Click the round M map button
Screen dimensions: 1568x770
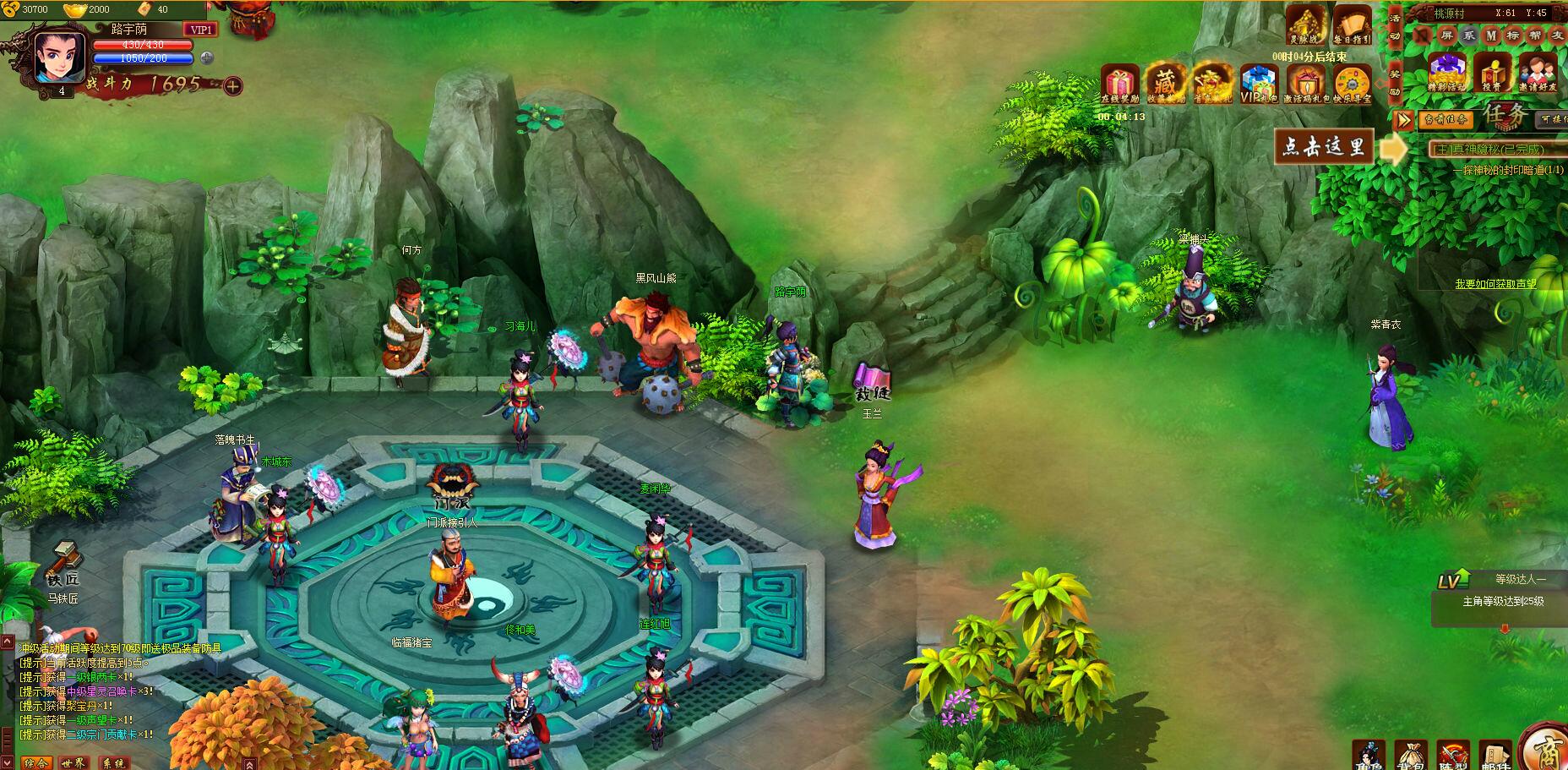click(1491, 35)
